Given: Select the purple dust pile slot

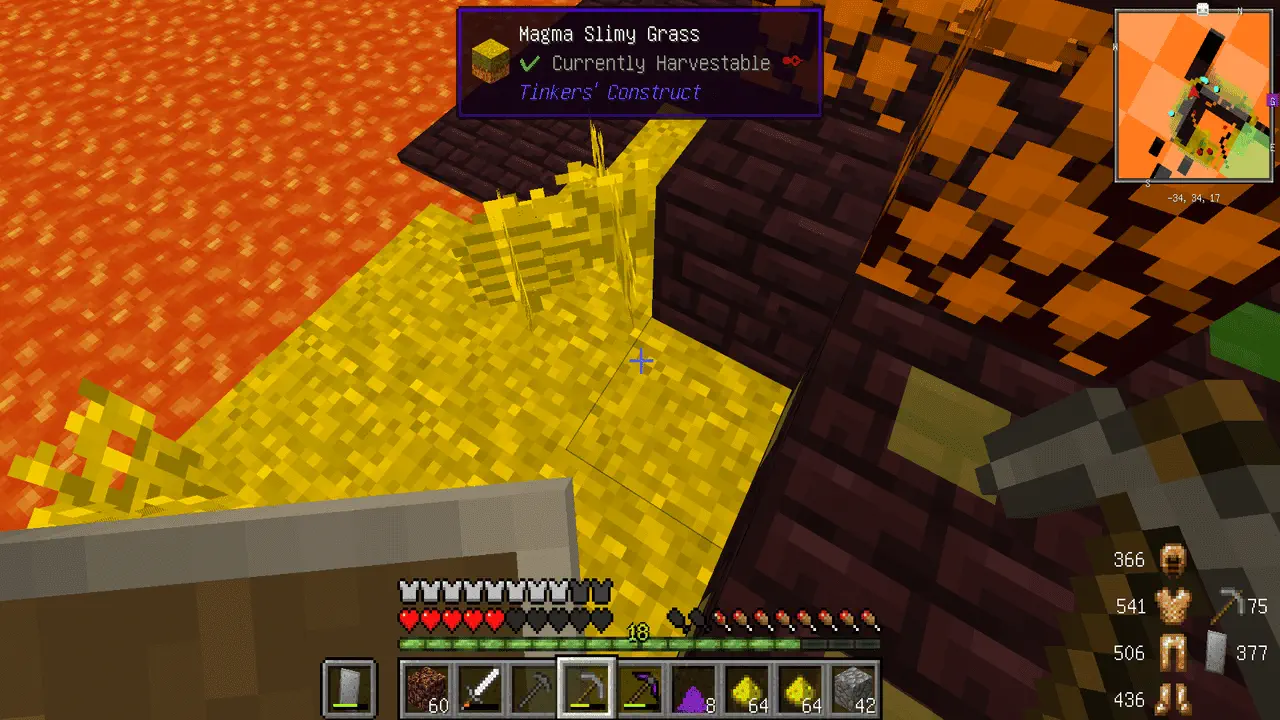Looking at the screenshot, I should coord(692,688).
